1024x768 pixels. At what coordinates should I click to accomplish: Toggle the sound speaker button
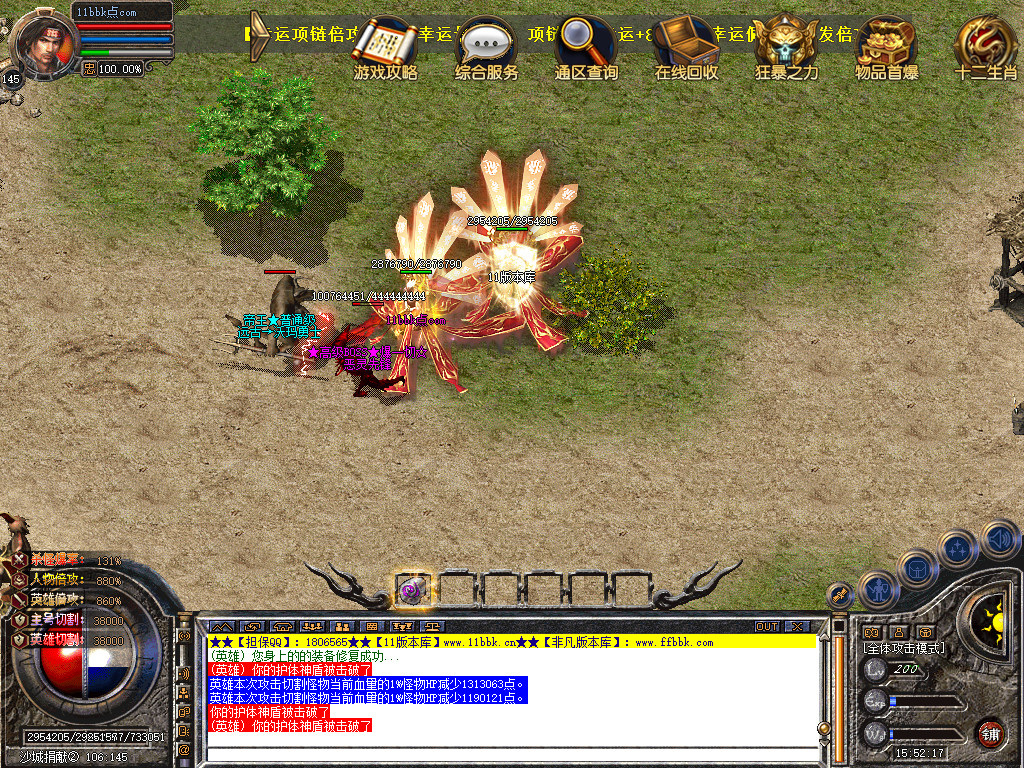(x=999, y=540)
